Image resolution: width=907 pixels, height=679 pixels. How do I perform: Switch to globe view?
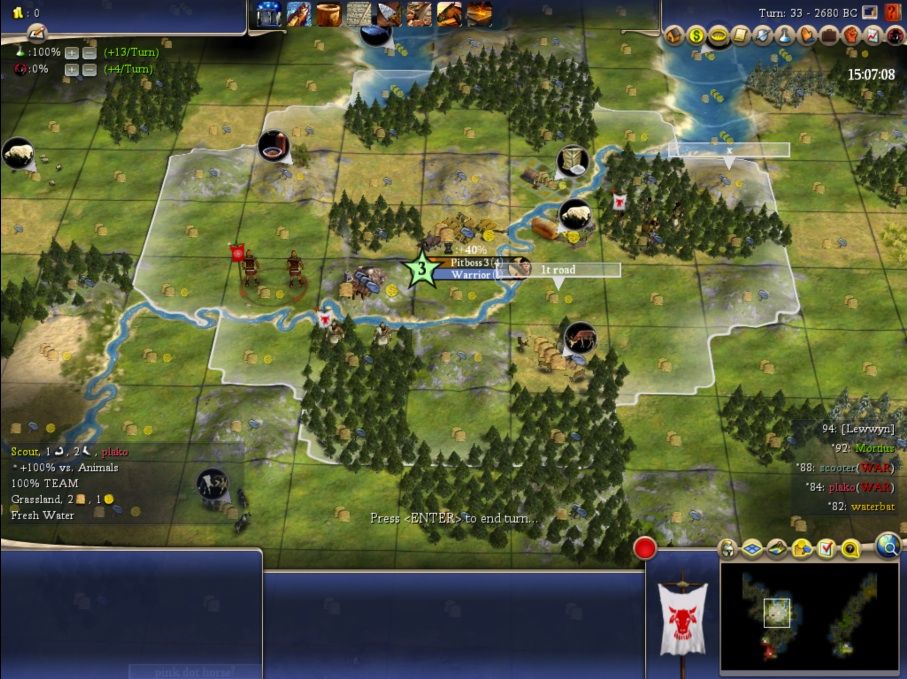(887, 545)
